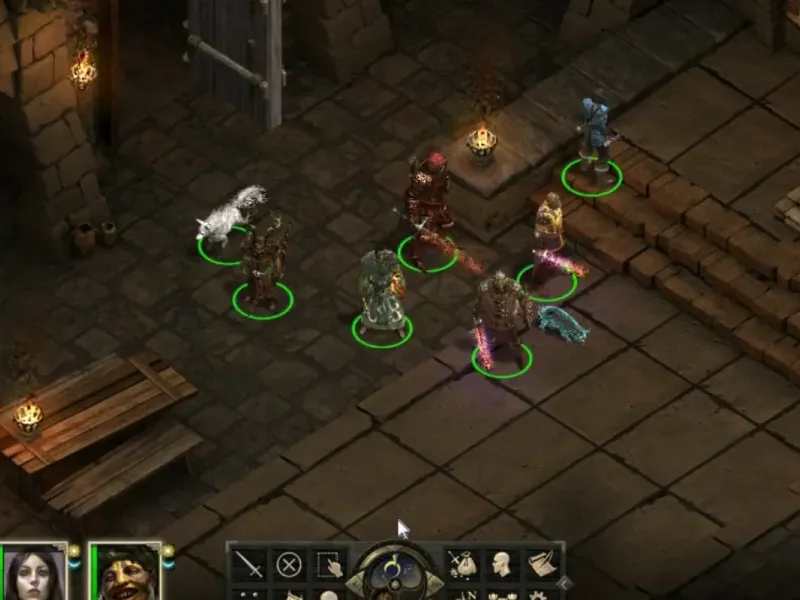Open the character sheet head icon
This screenshot has height=600, width=800.
pyautogui.click(x=502, y=564)
